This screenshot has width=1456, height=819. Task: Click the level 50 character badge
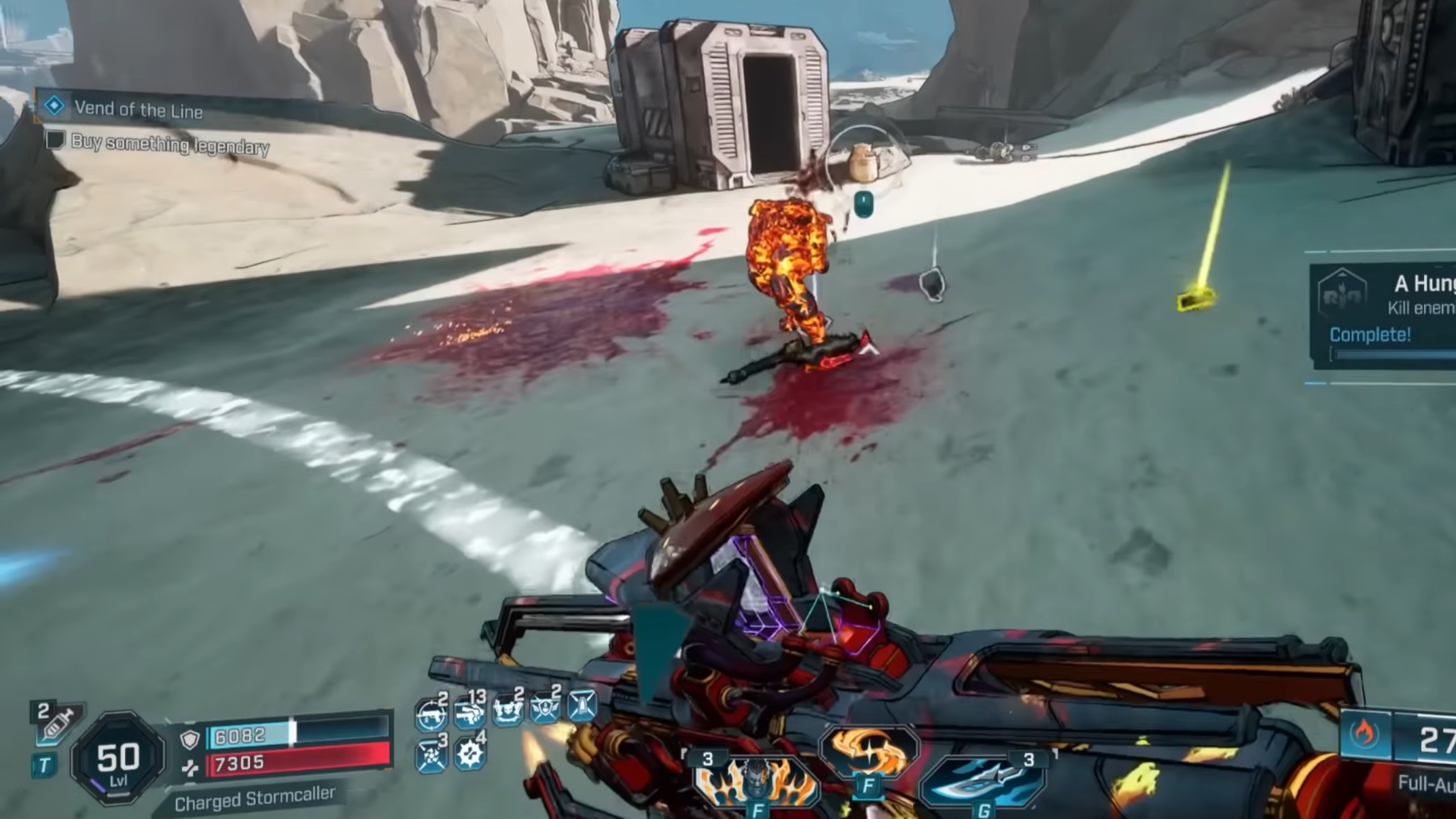click(118, 759)
